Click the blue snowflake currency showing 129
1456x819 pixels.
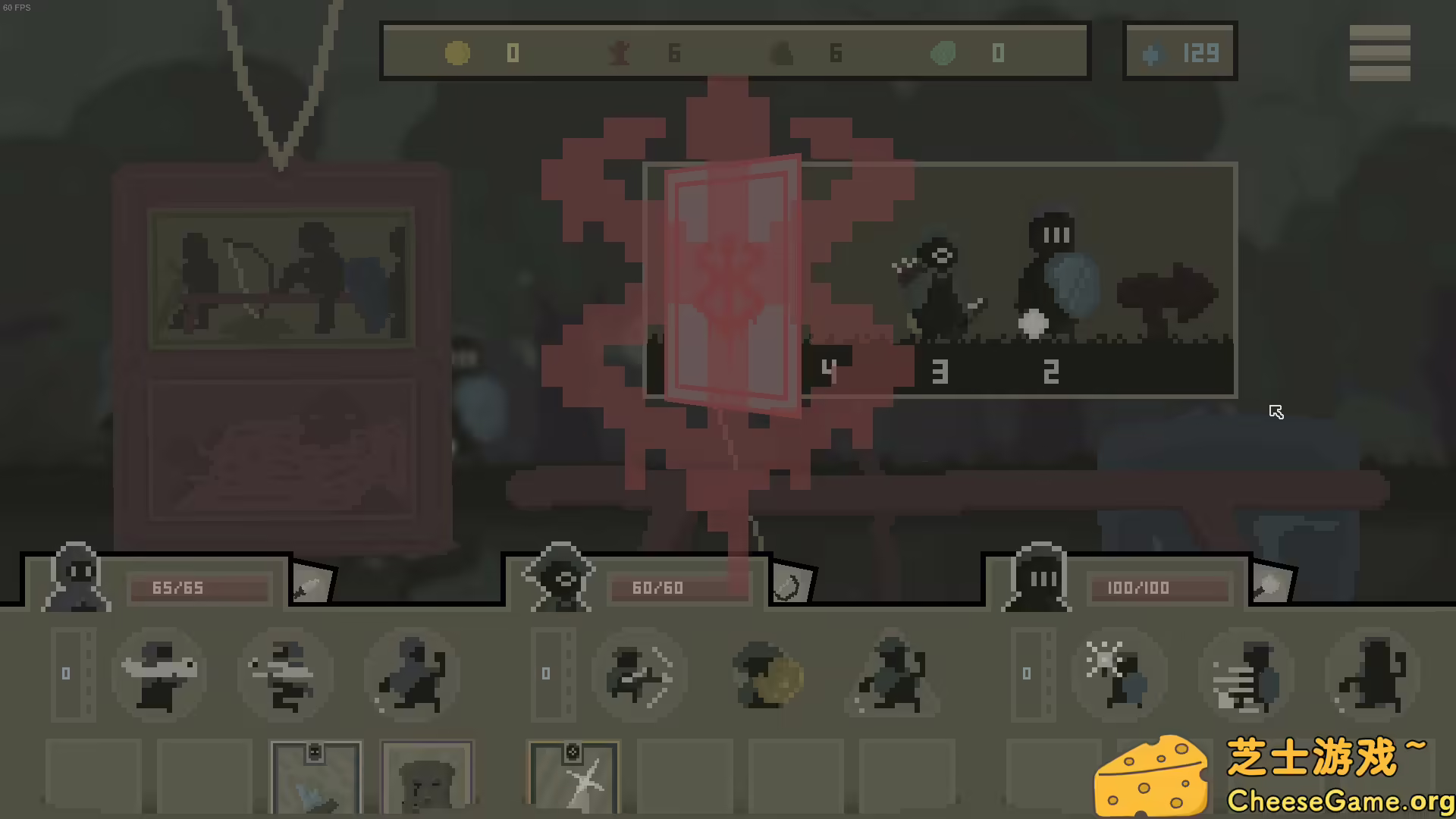tap(1180, 52)
